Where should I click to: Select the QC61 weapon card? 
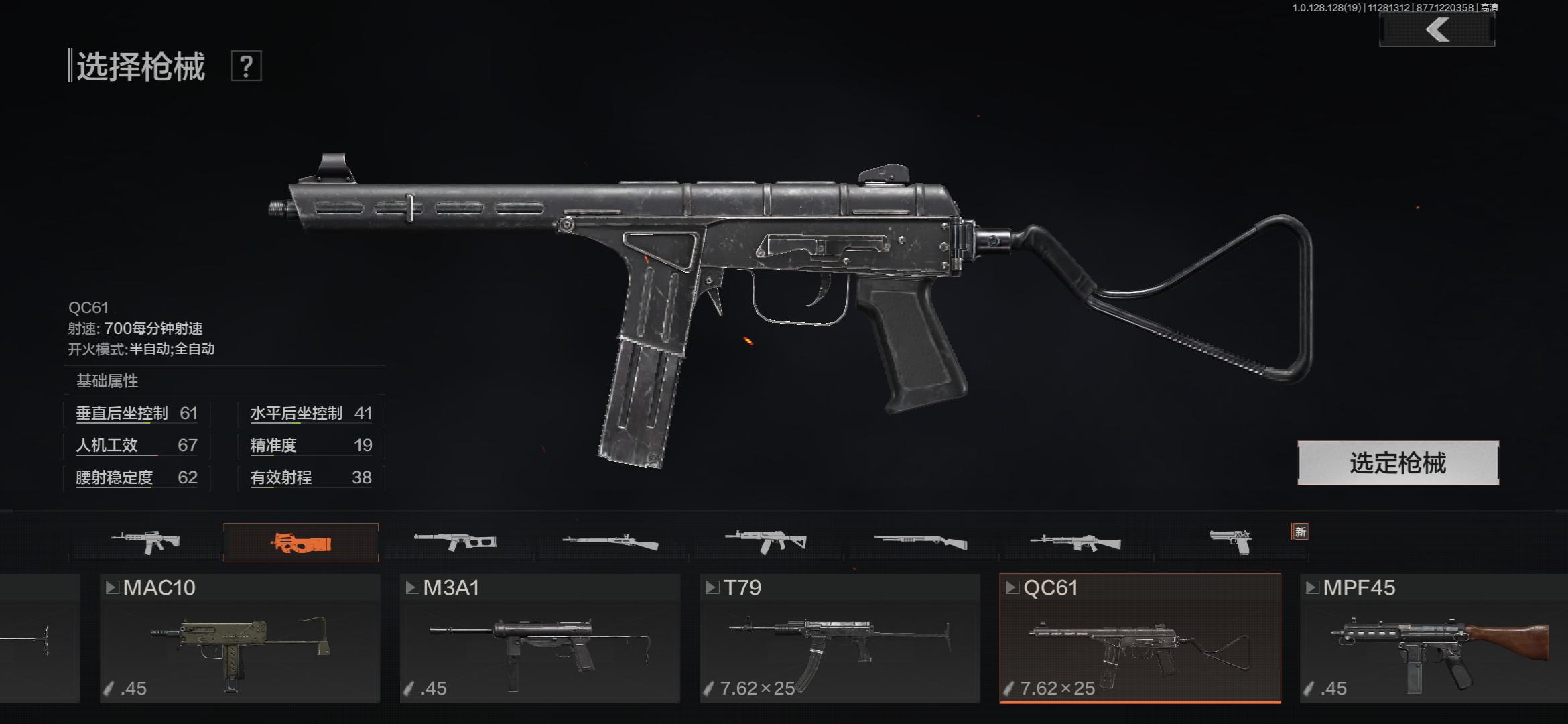tap(1140, 638)
